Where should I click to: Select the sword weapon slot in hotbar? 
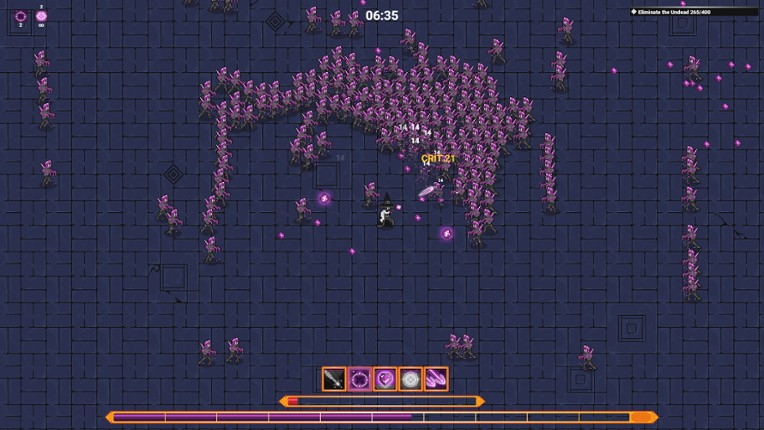[x=334, y=379]
